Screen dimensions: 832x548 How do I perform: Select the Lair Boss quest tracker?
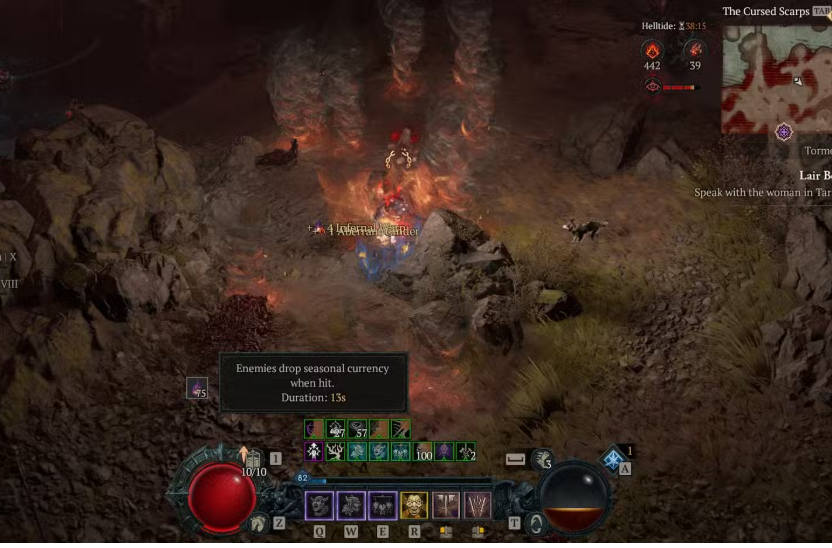point(814,175)
